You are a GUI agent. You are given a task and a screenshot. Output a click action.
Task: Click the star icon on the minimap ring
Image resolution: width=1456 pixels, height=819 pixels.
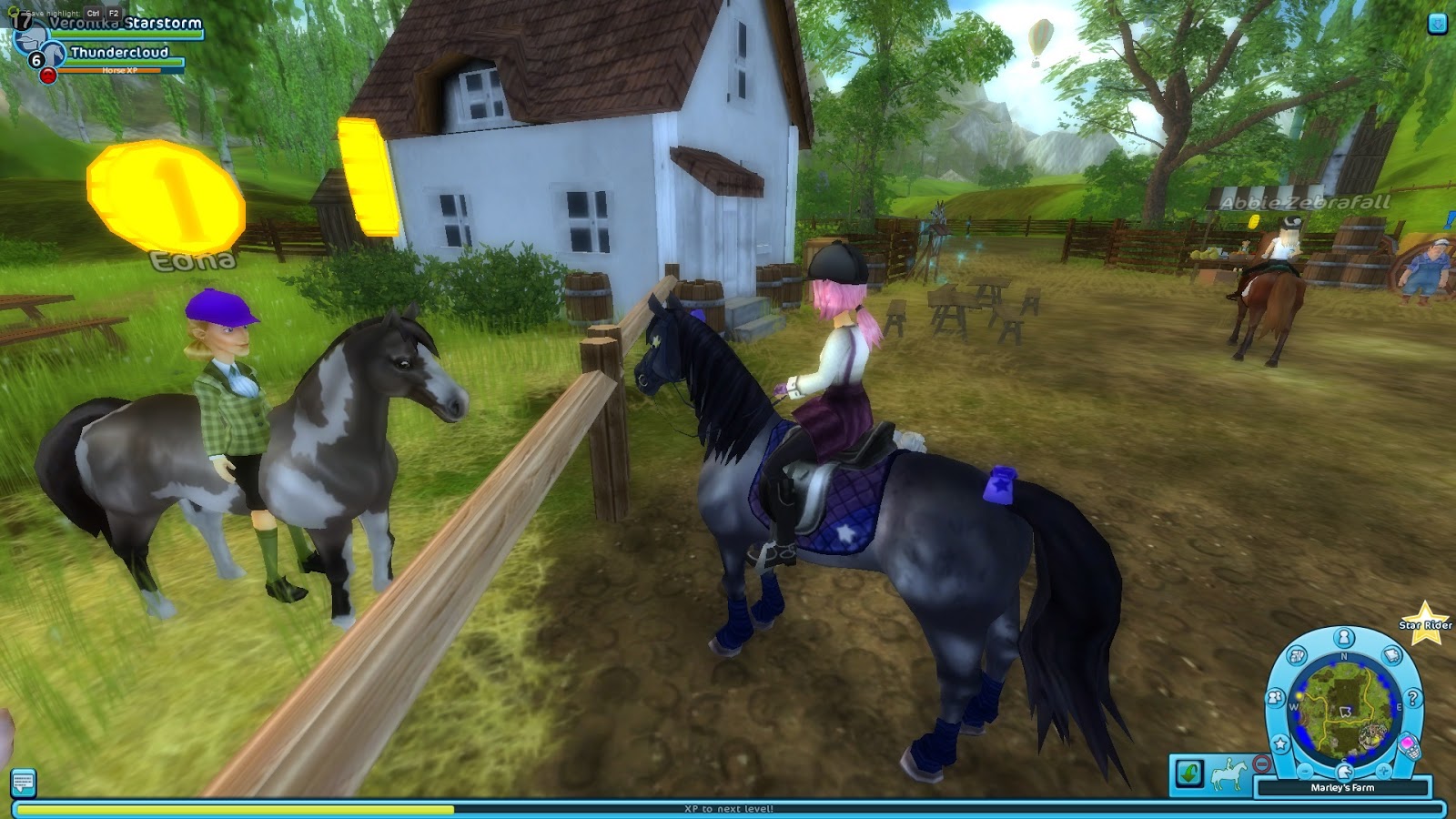click(x=1279, y=743)
